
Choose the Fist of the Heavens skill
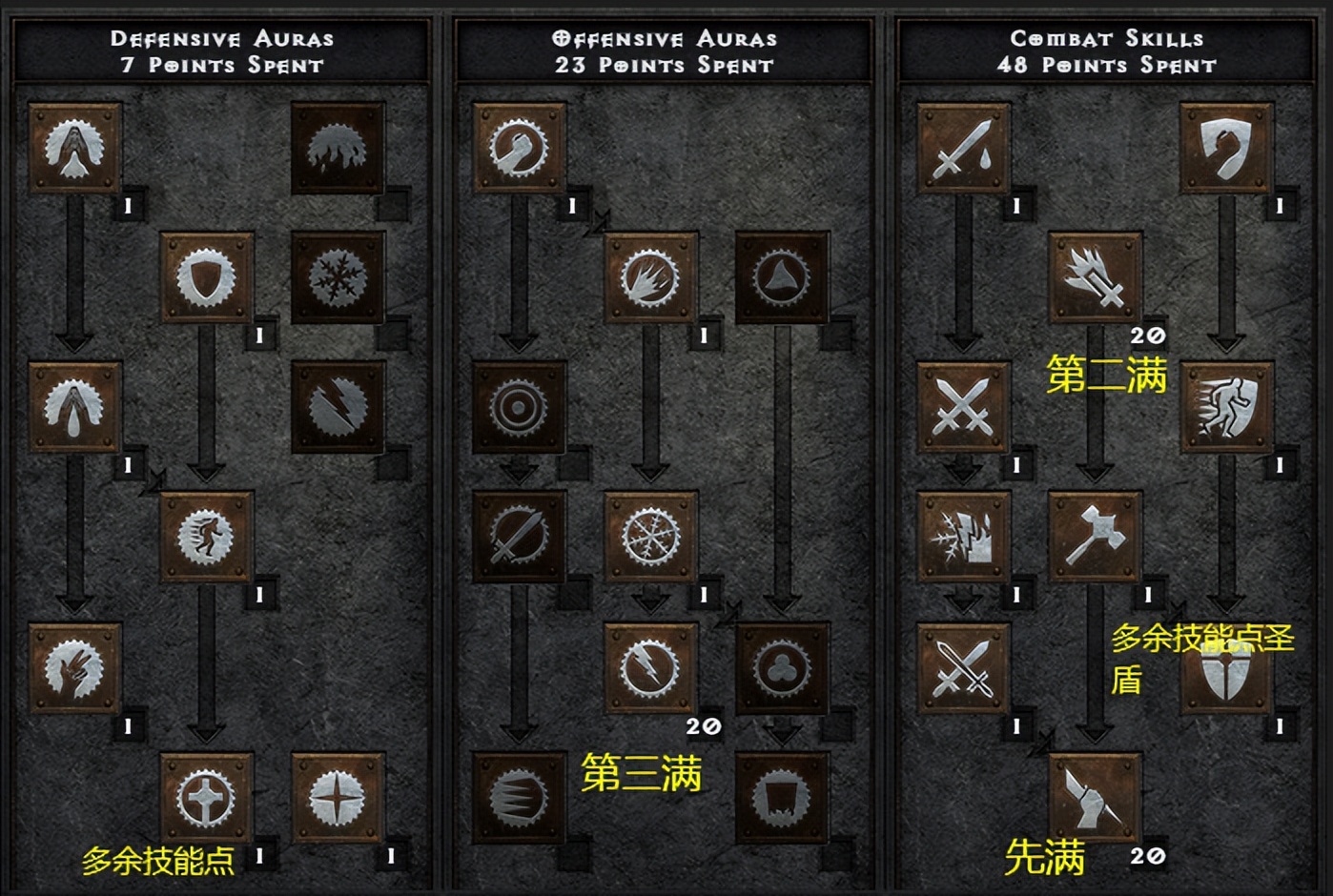pyautogui.click(x=1095, y=798)
